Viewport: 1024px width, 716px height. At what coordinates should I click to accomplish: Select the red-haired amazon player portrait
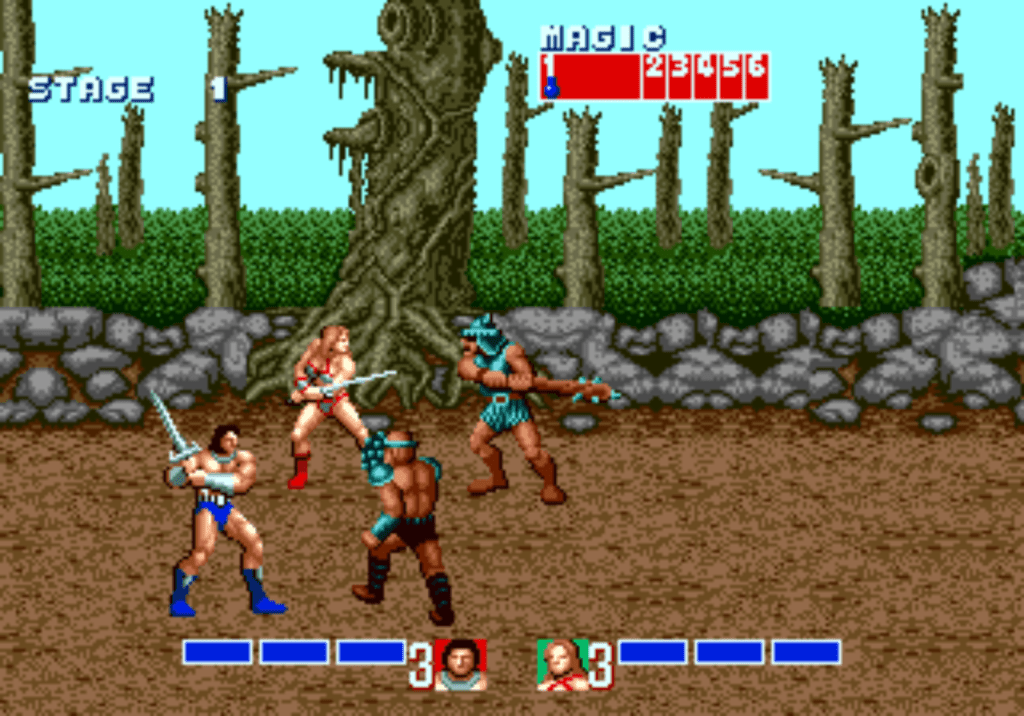(562, 664)
